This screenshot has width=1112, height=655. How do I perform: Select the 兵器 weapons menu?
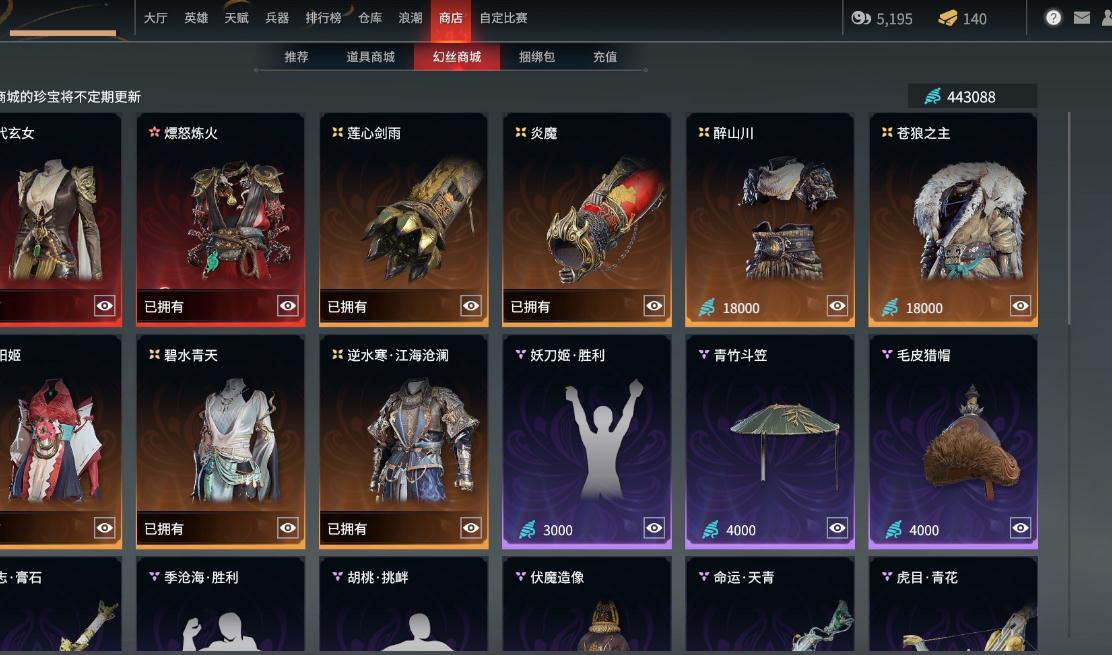click(277, 18)
